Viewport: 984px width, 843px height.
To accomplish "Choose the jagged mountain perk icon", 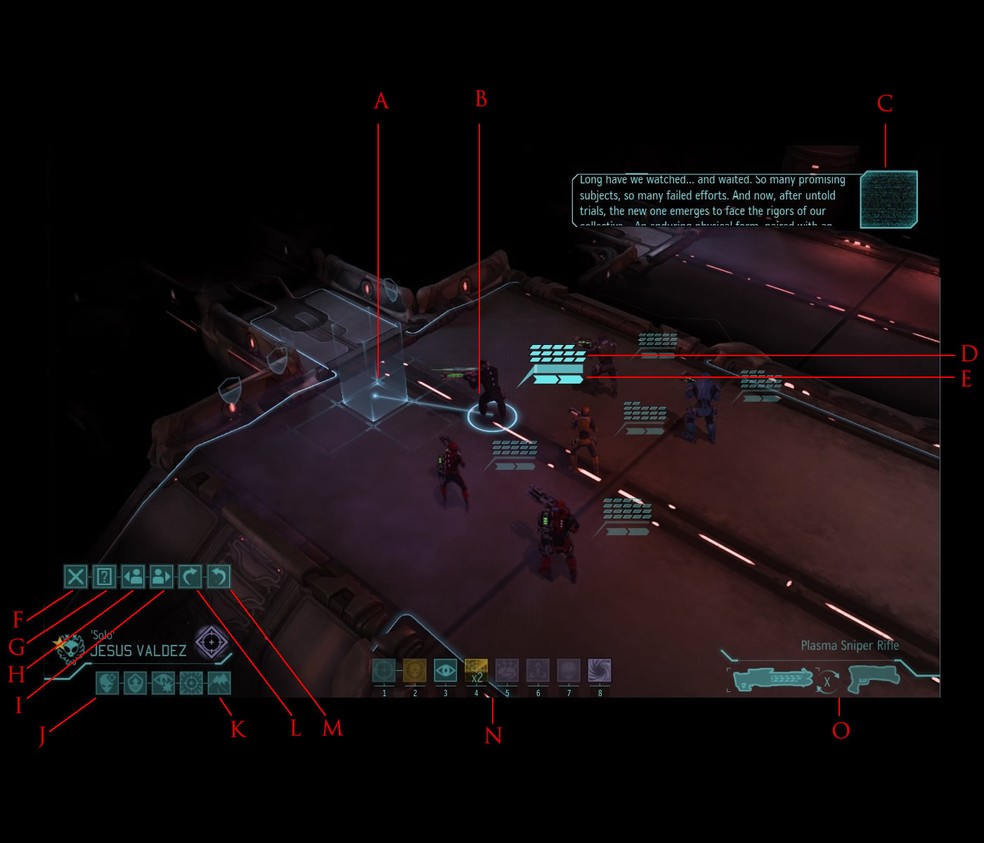I will (219, 683).
